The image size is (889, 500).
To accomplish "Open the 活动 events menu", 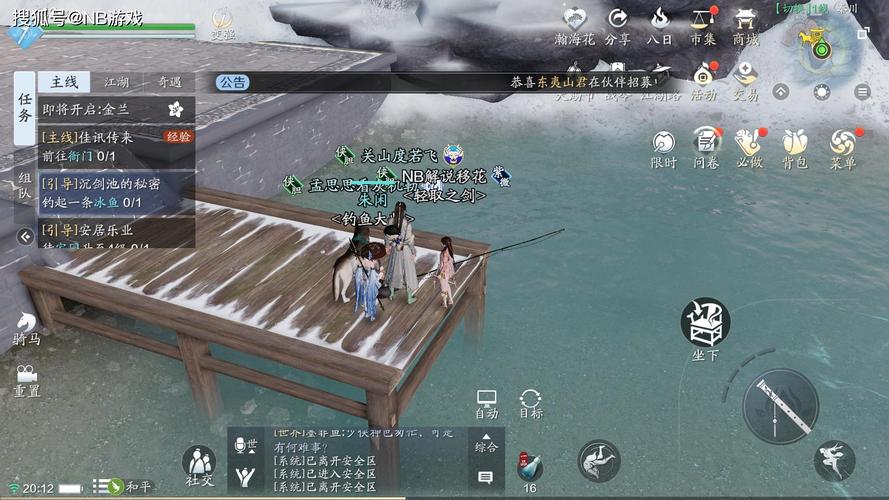I will pyautogui.click(x=704, y=78).
